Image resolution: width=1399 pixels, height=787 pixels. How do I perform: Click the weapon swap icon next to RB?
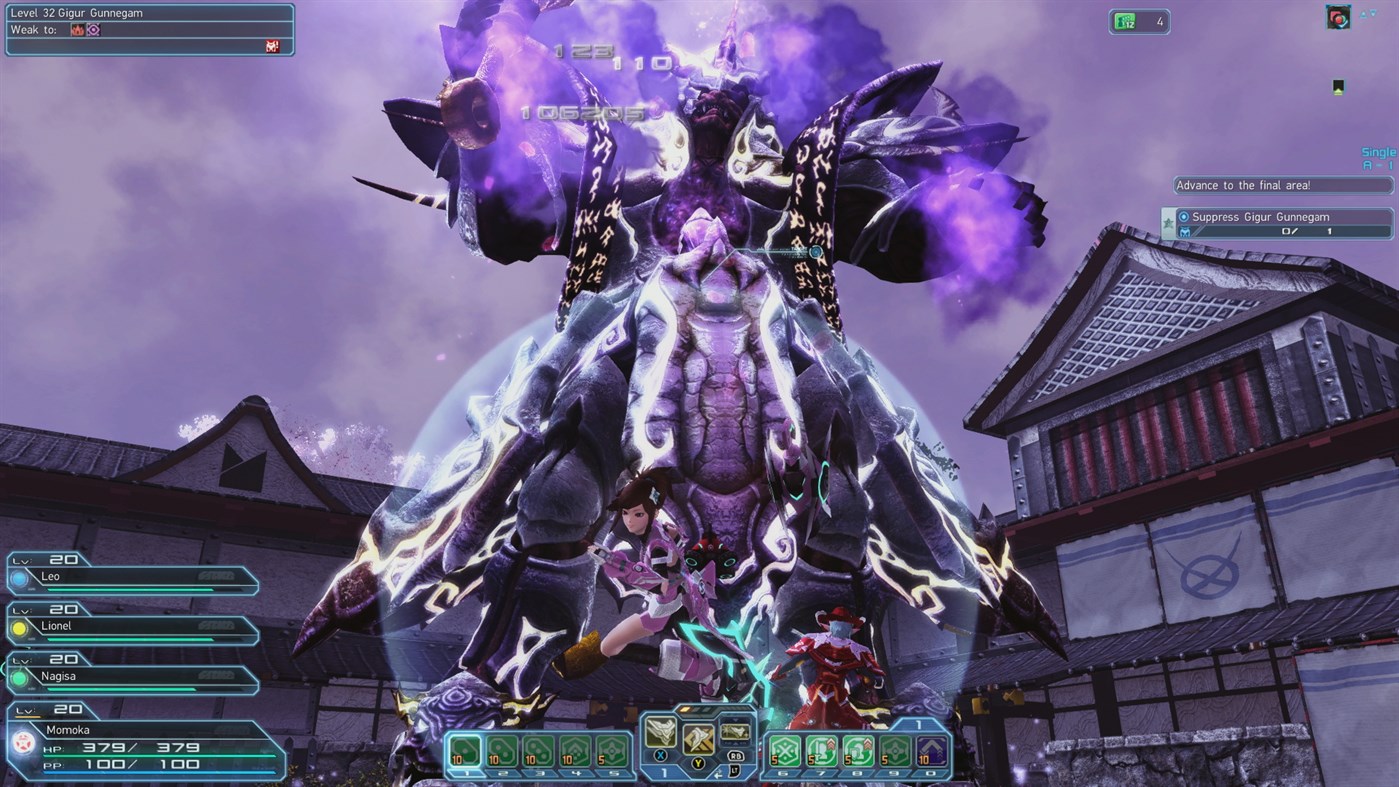click(x=735, y=732)
